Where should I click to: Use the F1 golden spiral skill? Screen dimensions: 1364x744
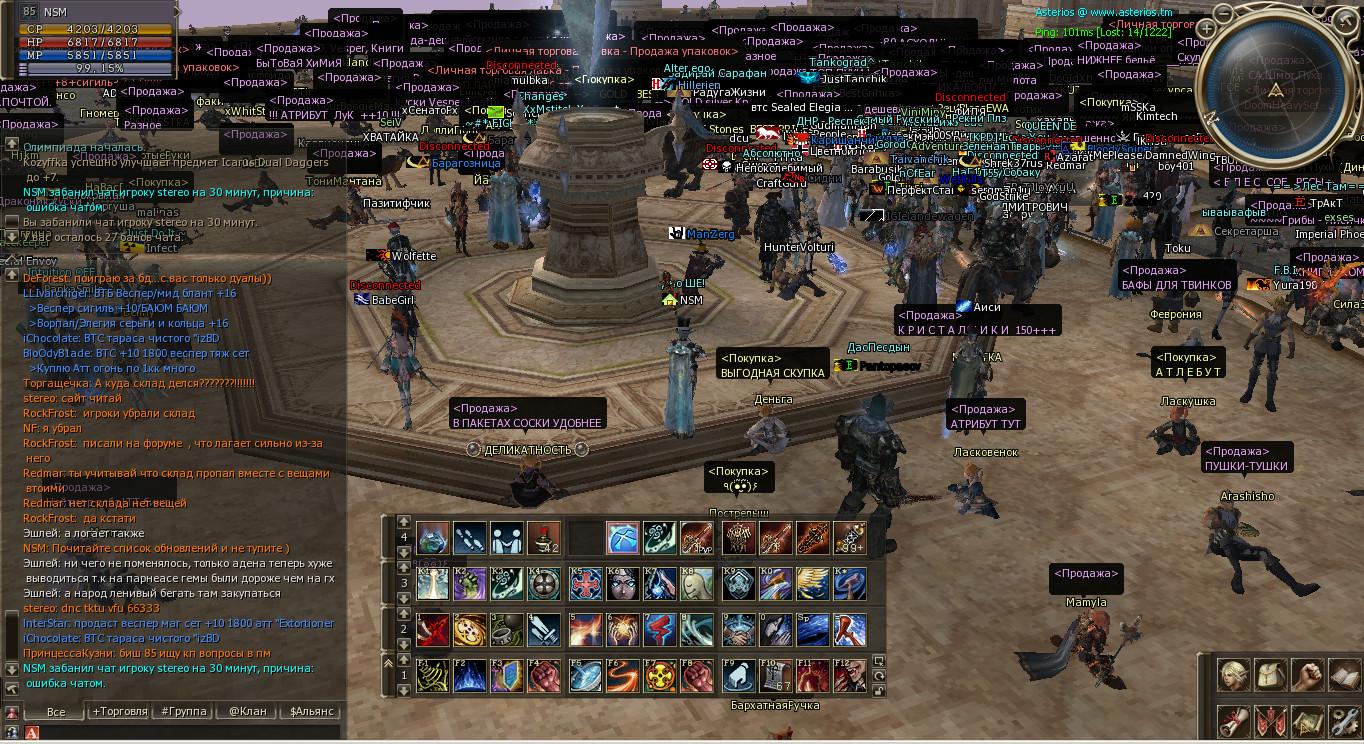(x=432, y=676)
